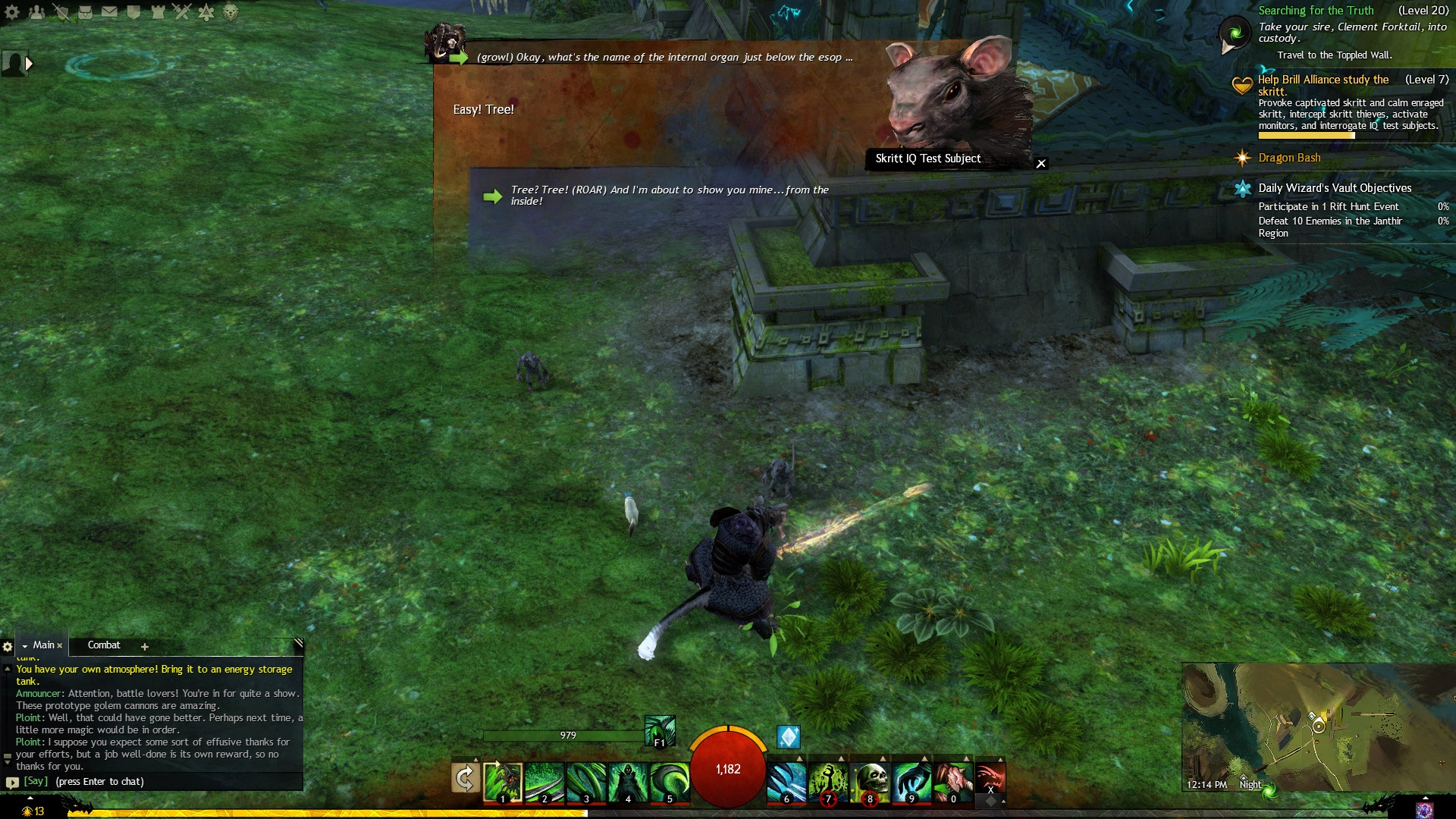The width and height of the screenshot is (1456, 819).
Task: Switch to the Combat chat tab
Action: coord(104,645)
